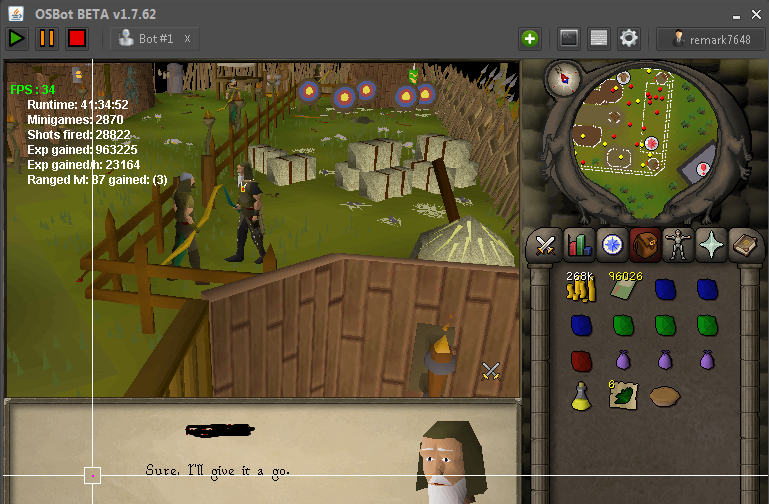Open the Prayer star tab
This screenshot has width=769, height=504.
pyautogui.click(x=709, y=244)
